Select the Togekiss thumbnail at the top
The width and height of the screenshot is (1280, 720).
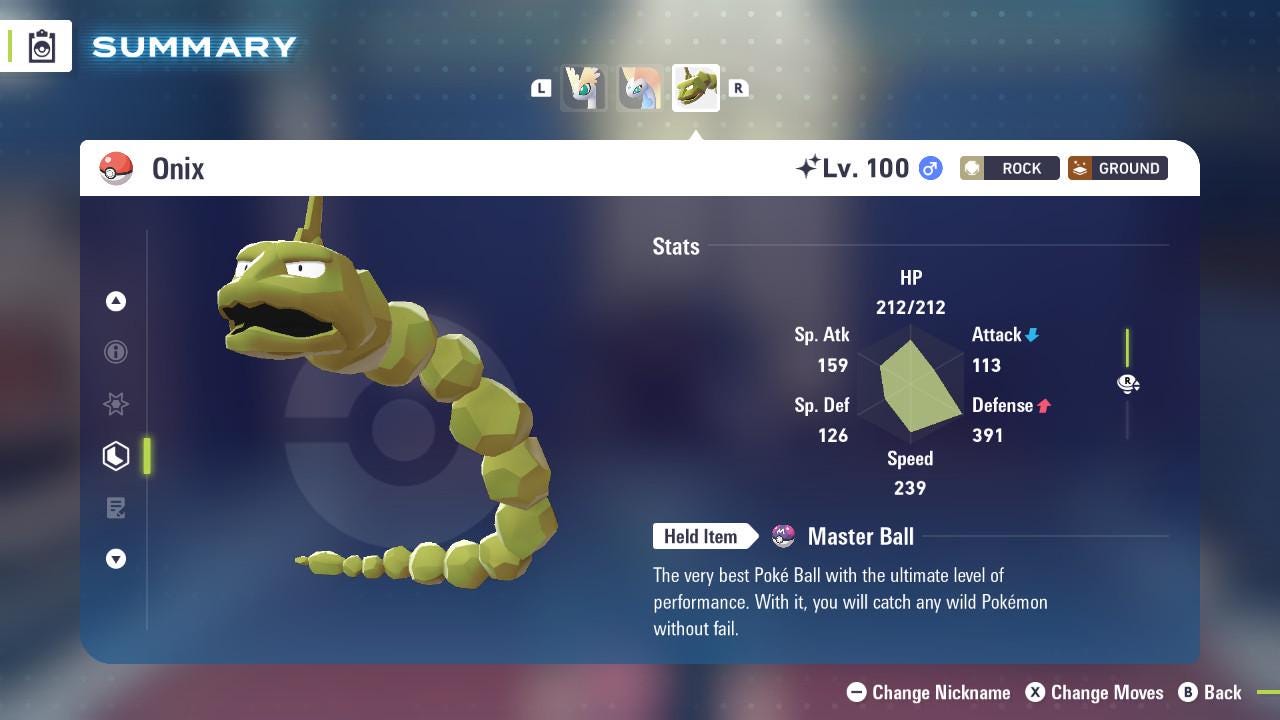click(x=584, y=88)
